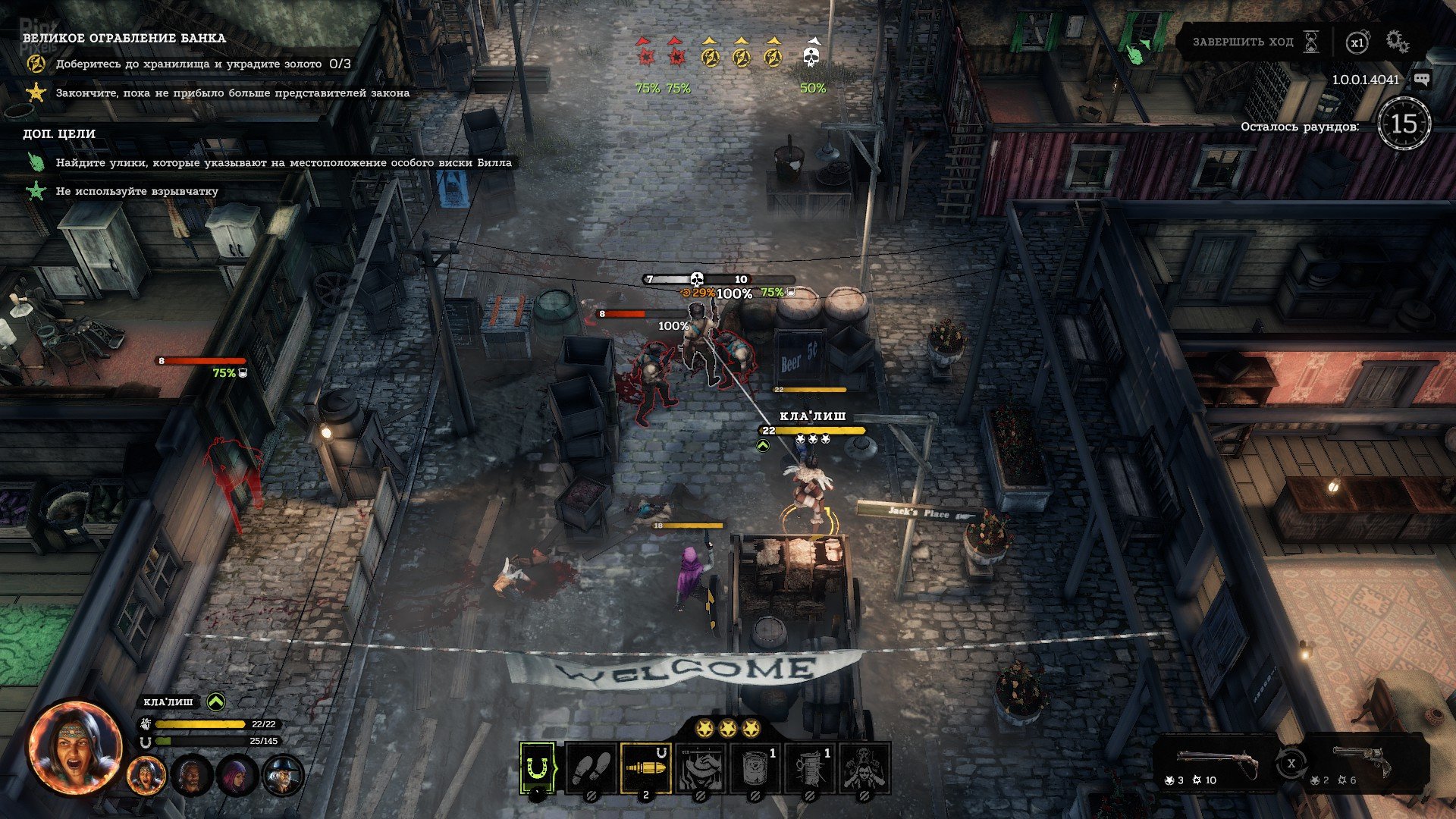Activate the hat-tipping cowboy ability
This screenshot has width=1456, height=819.
(x=700, y=768)
